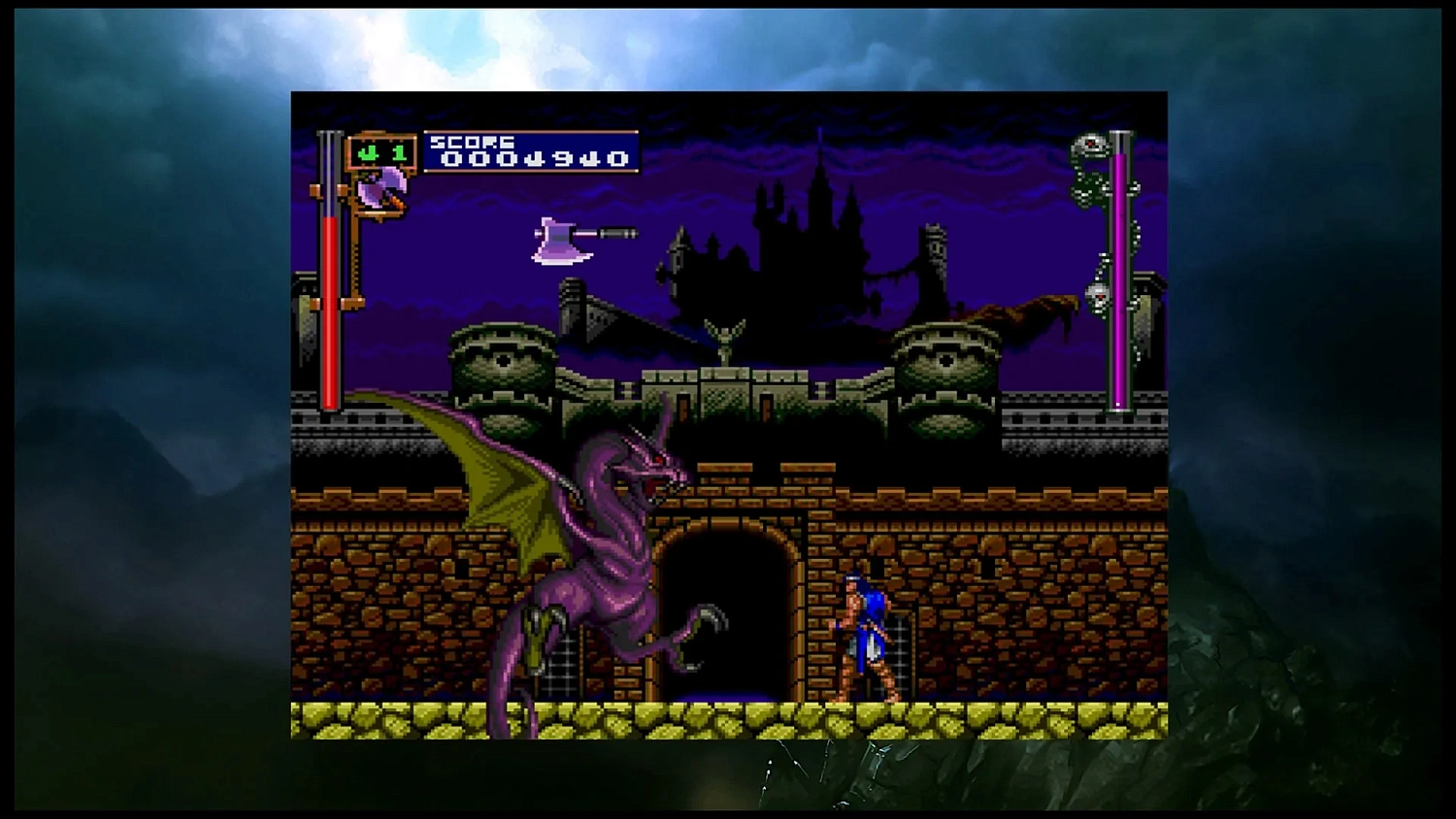Click the purple boss health bar
This screenshot has height=819, width=1456.
(x=1121, y=281)
